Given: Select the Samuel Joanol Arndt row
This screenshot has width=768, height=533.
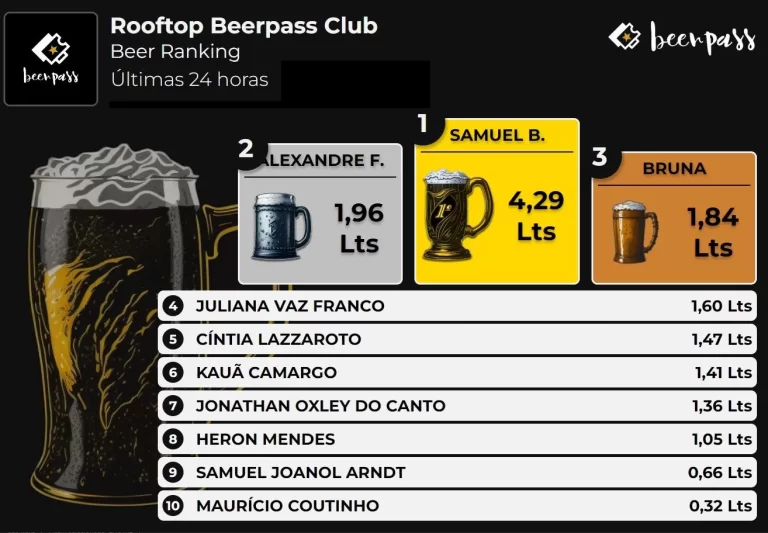Looking at the screenshot, I should [x=457, y=472].
